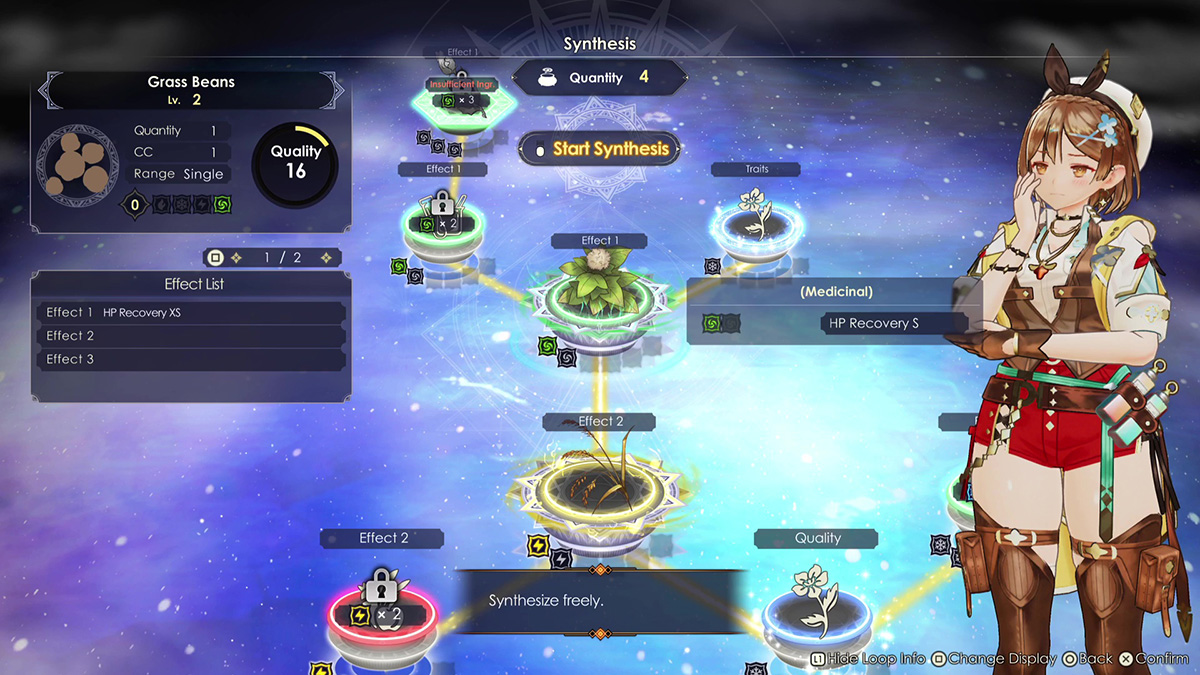Viewport: 1200px width, 675px height.
Task: Click the HP Recovery S effect entry
Action: pyautogui.click(x=893, y=323)
